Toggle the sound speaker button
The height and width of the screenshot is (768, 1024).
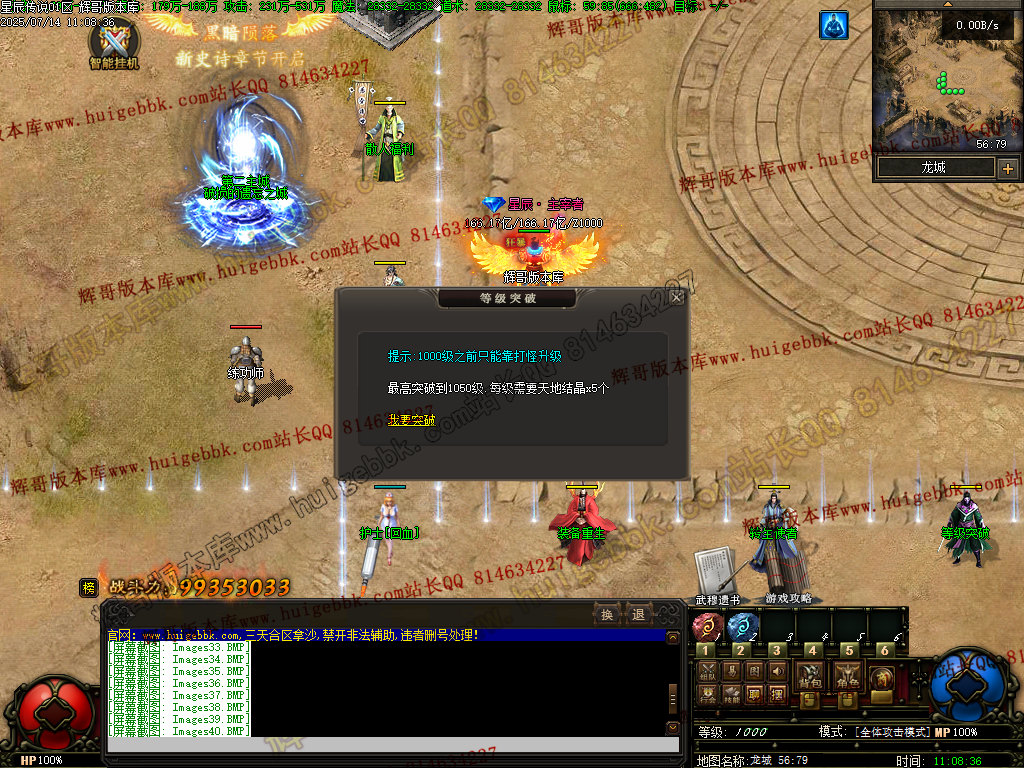click(x=778, y=671)
